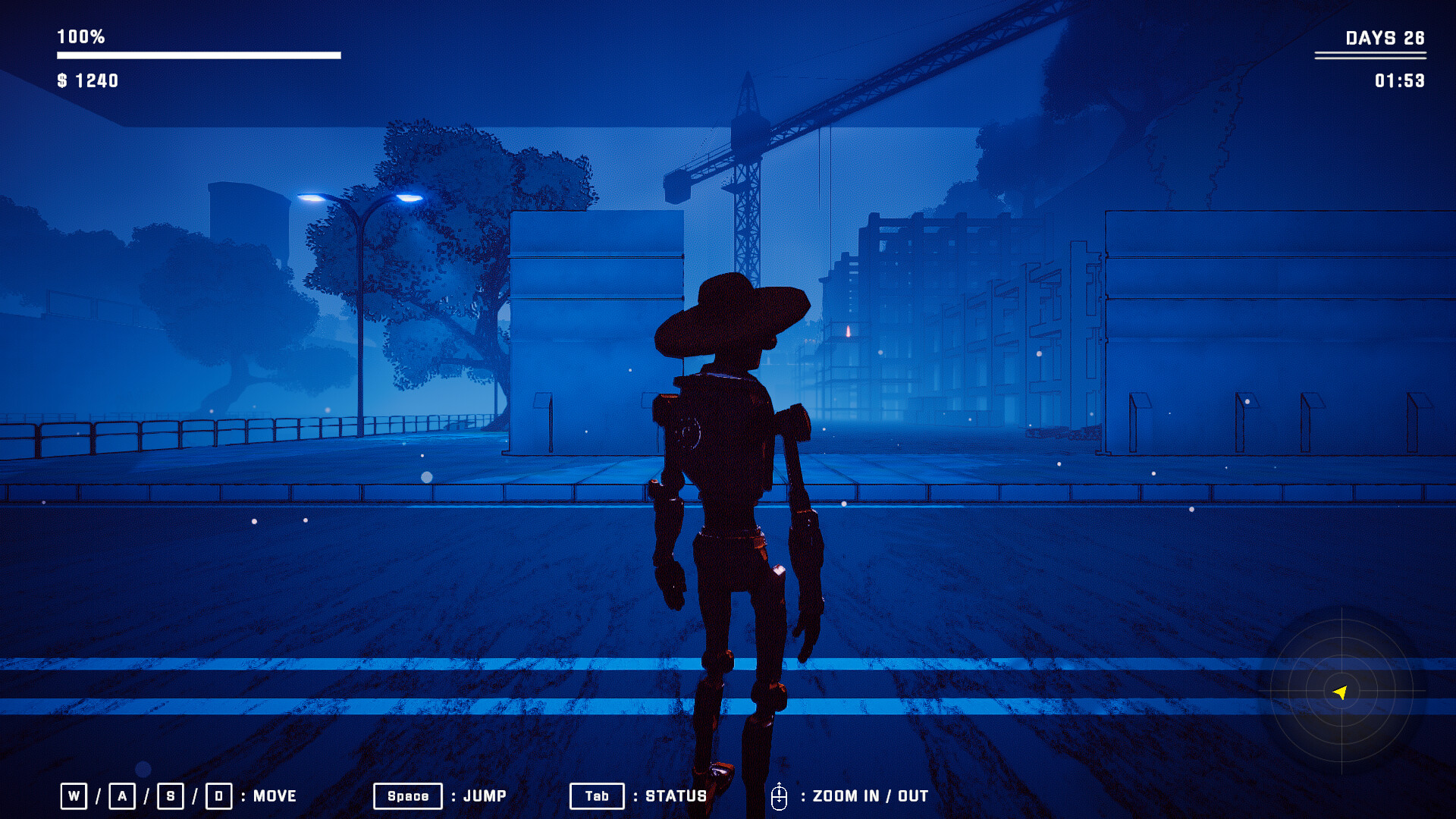Click the Space jump key icon

[407, 796]
